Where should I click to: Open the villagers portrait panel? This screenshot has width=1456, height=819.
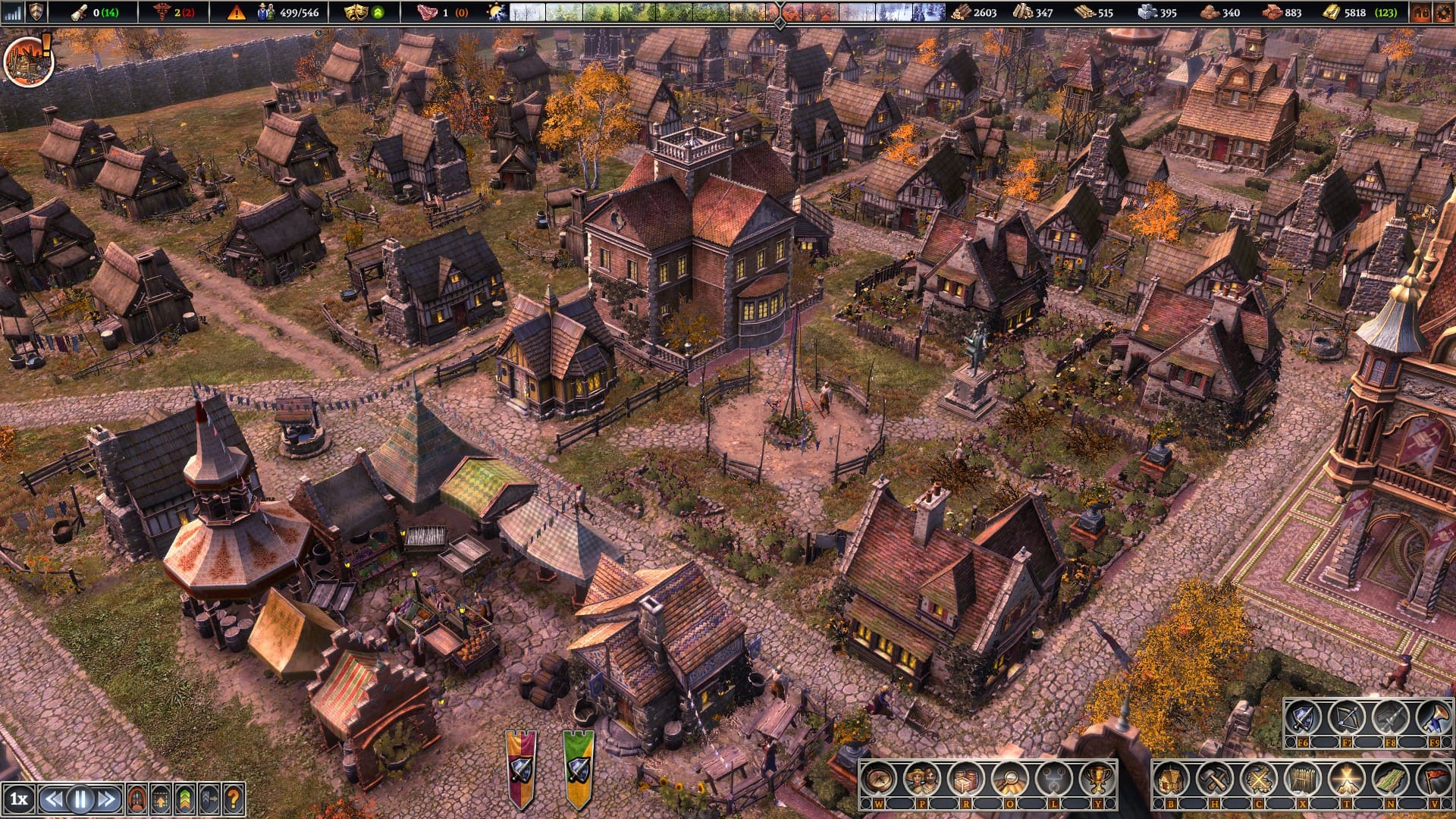click(922, 779)
